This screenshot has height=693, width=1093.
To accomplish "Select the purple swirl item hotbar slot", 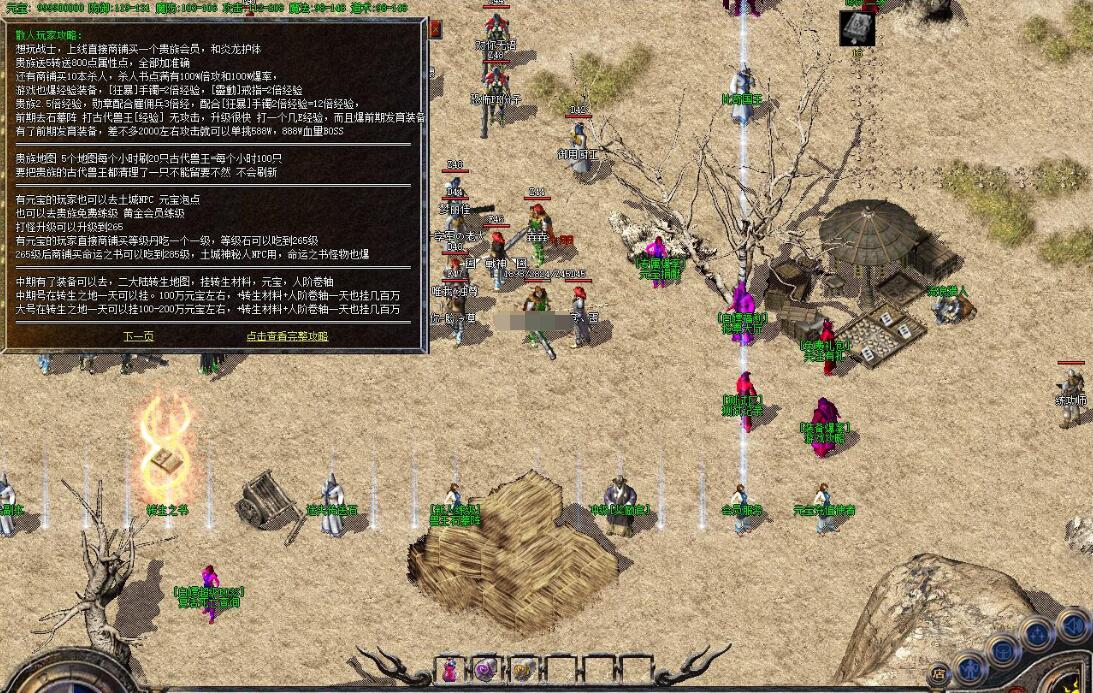I will 485,669.
